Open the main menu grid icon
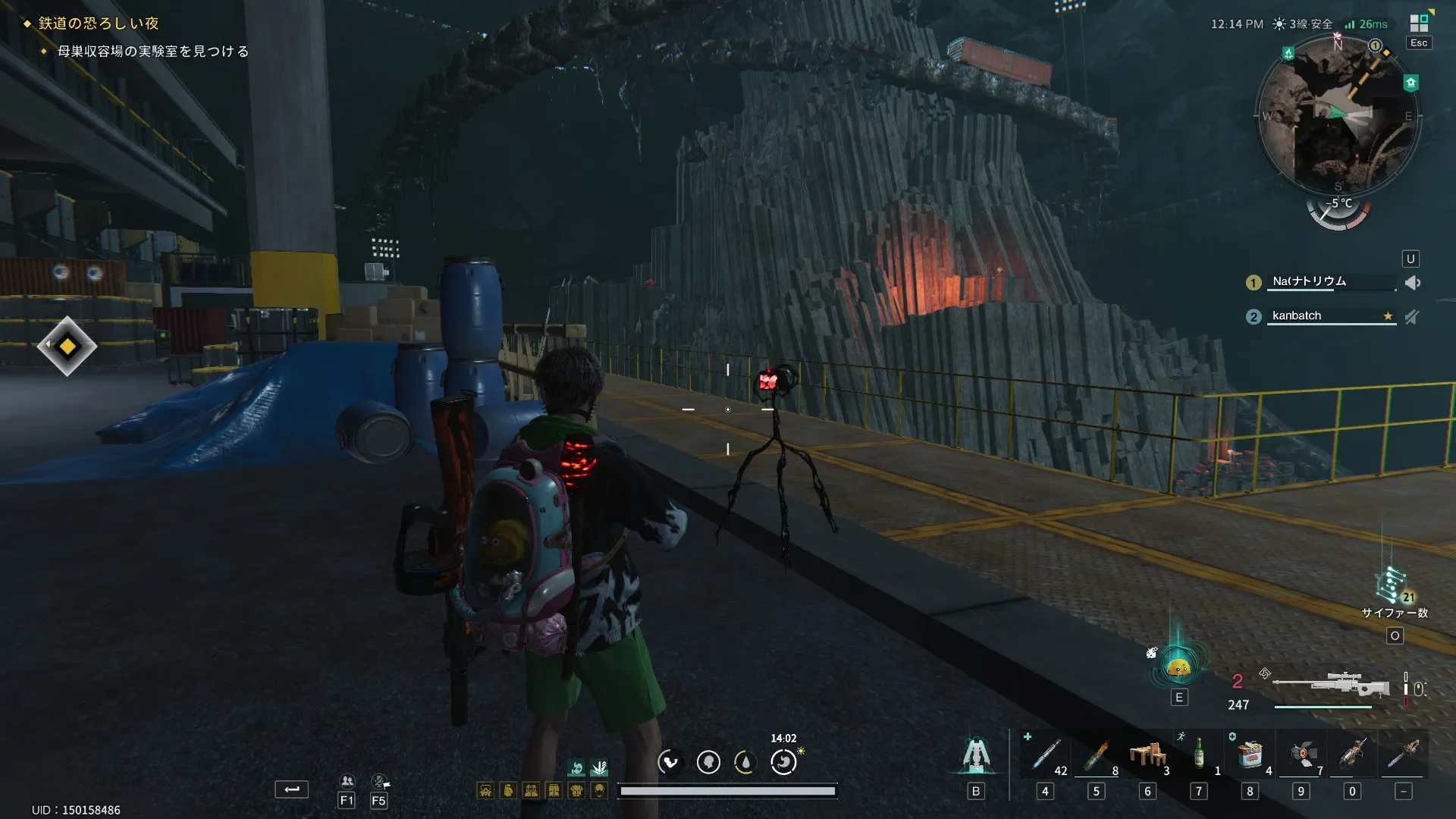1456x819 pixels. pos(1419,23)
